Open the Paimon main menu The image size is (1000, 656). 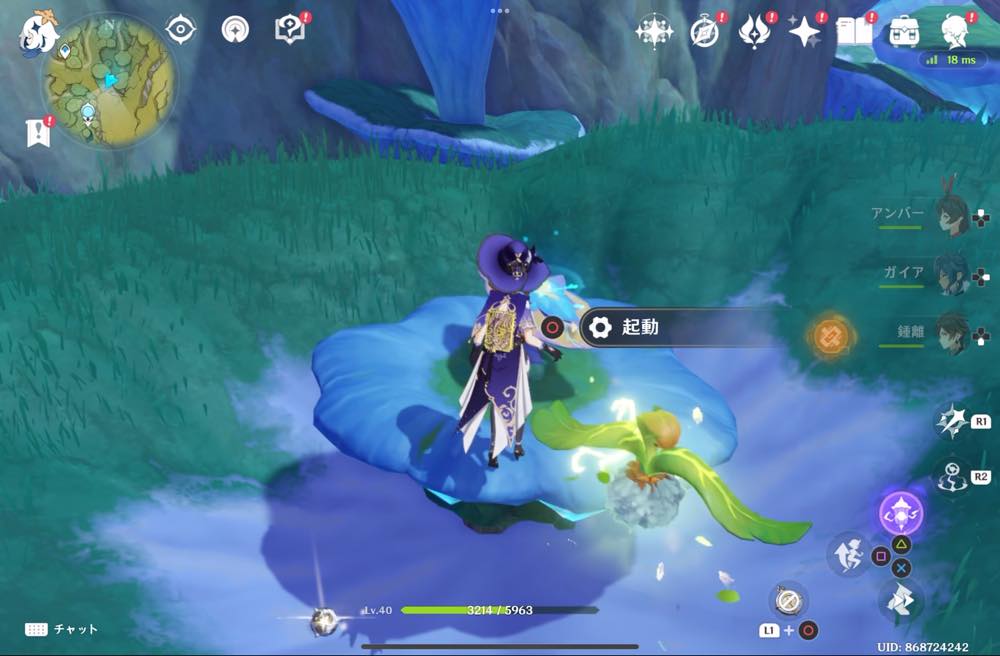37,32
